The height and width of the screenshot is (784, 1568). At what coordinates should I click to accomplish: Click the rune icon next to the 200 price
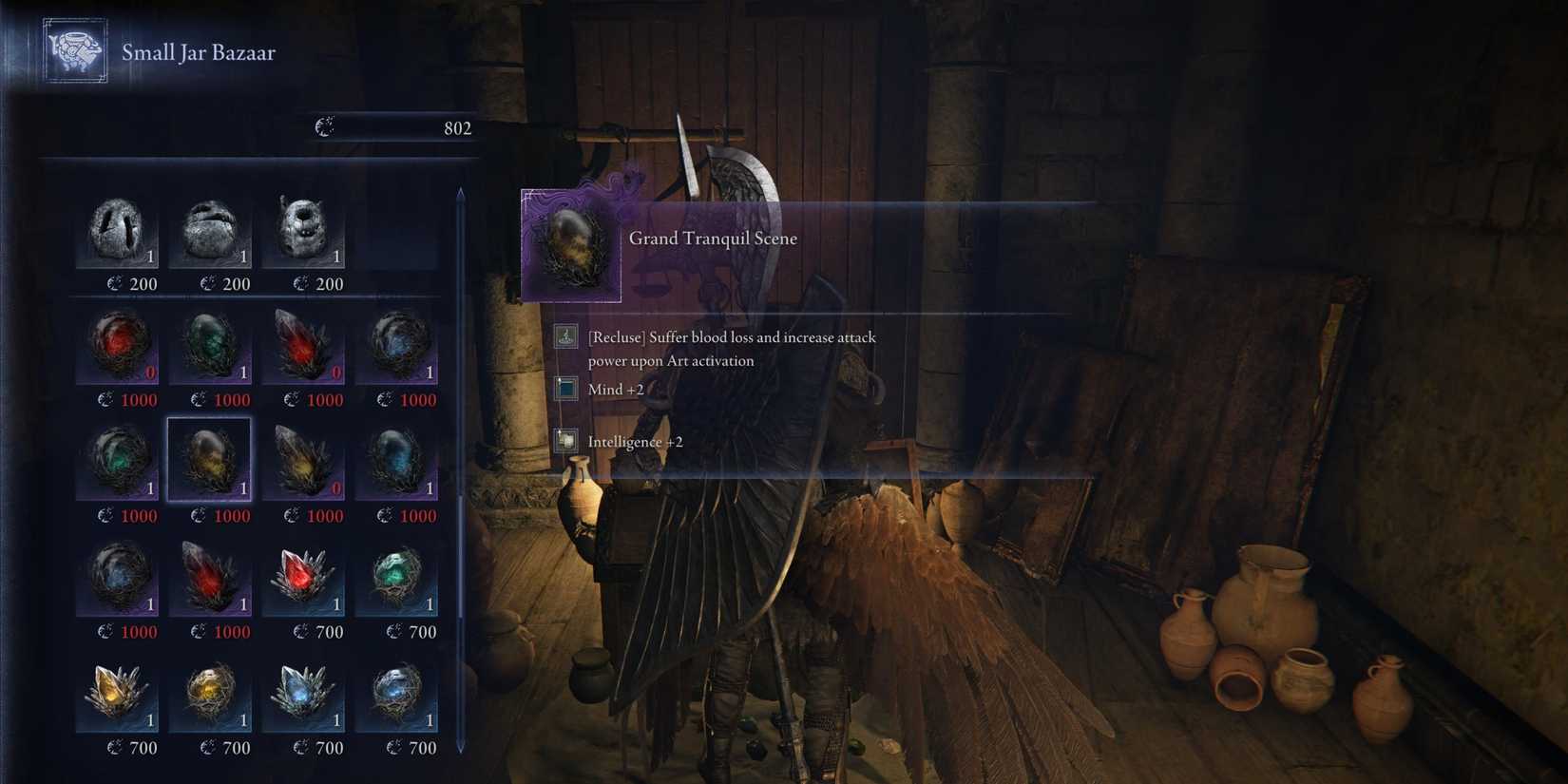tap(113, 282)
